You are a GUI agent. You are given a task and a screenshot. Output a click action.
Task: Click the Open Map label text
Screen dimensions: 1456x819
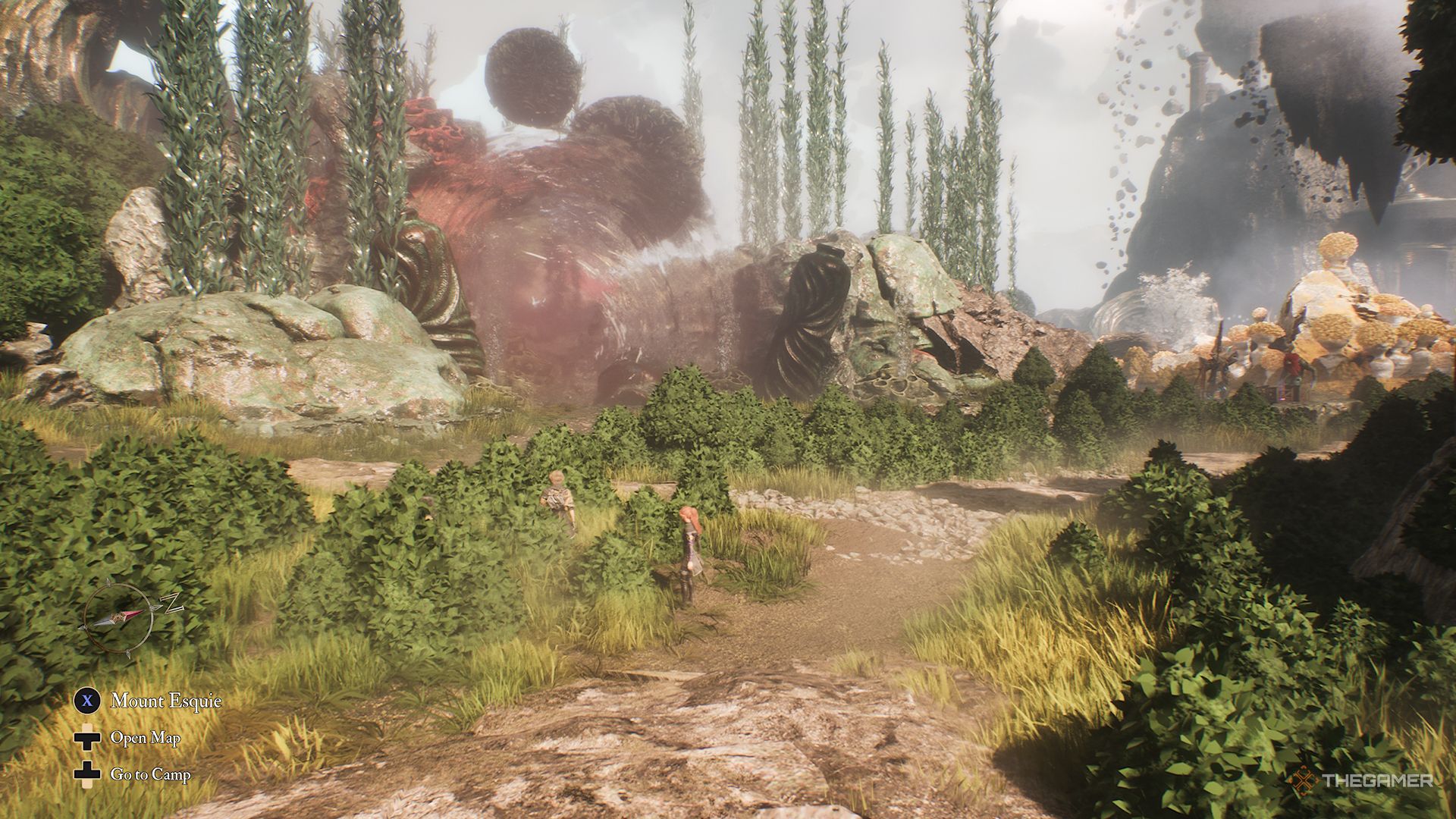pyautogui.click(x=146, y=738)
